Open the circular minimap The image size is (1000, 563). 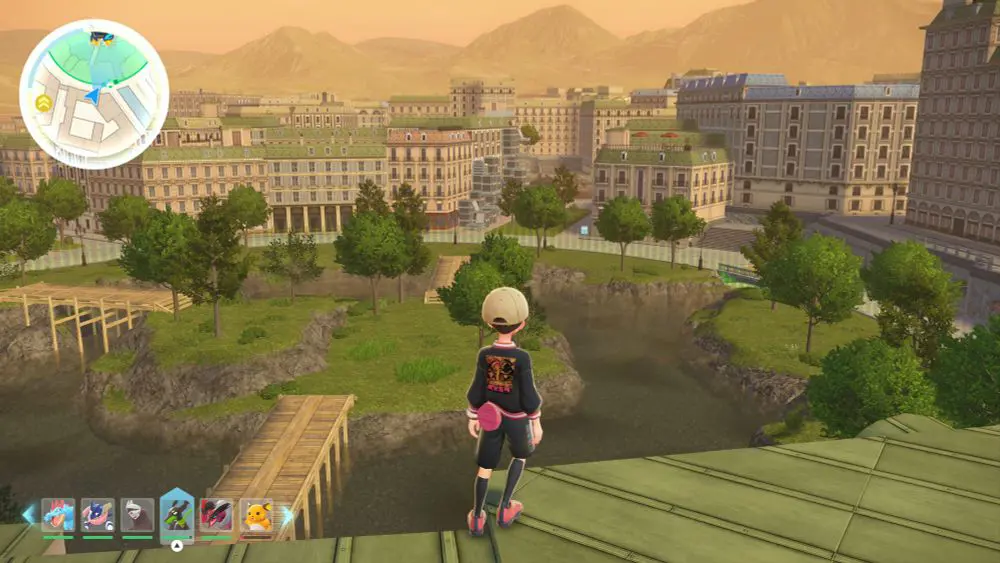94,94
